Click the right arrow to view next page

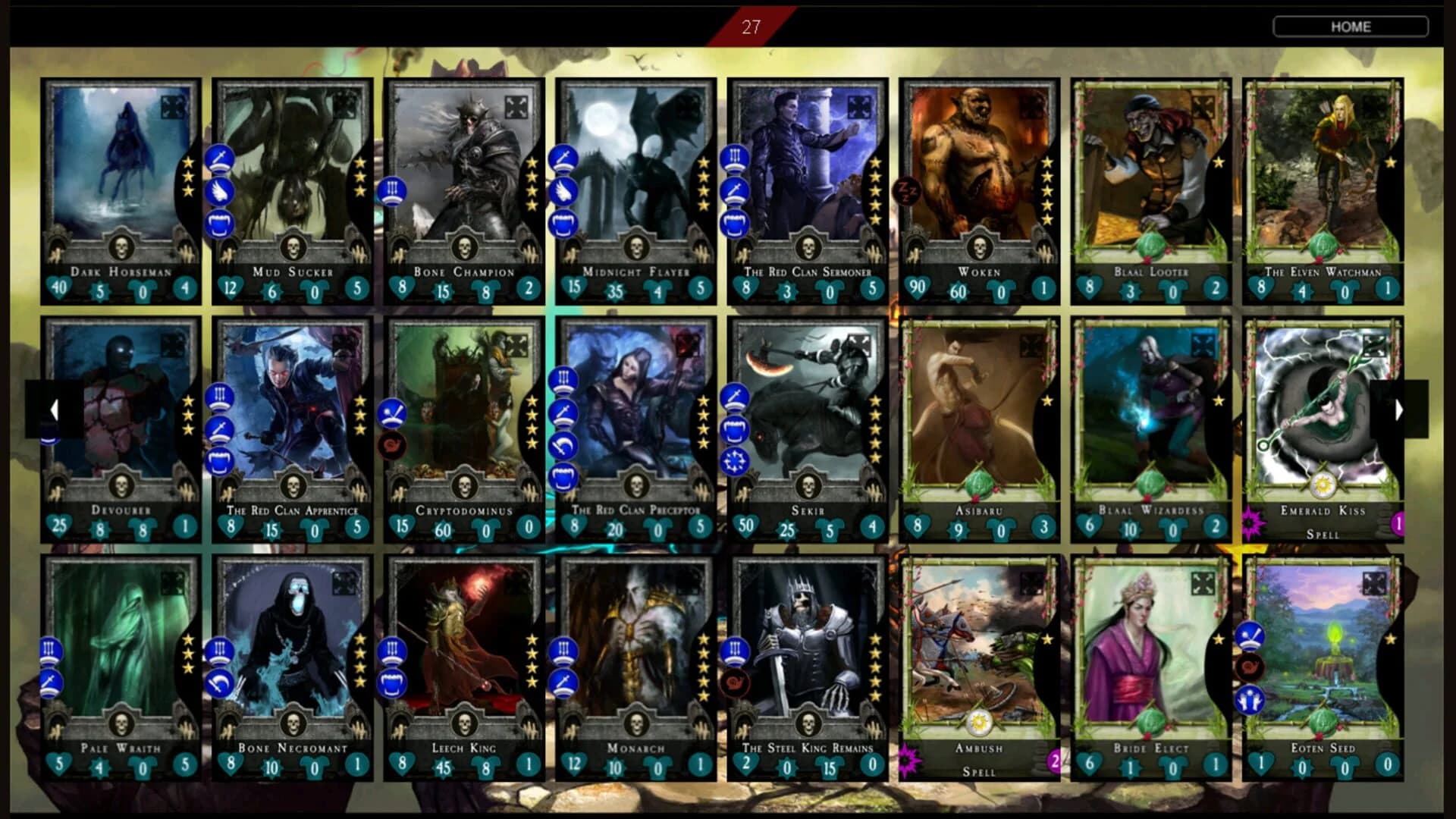(1398, 410)
